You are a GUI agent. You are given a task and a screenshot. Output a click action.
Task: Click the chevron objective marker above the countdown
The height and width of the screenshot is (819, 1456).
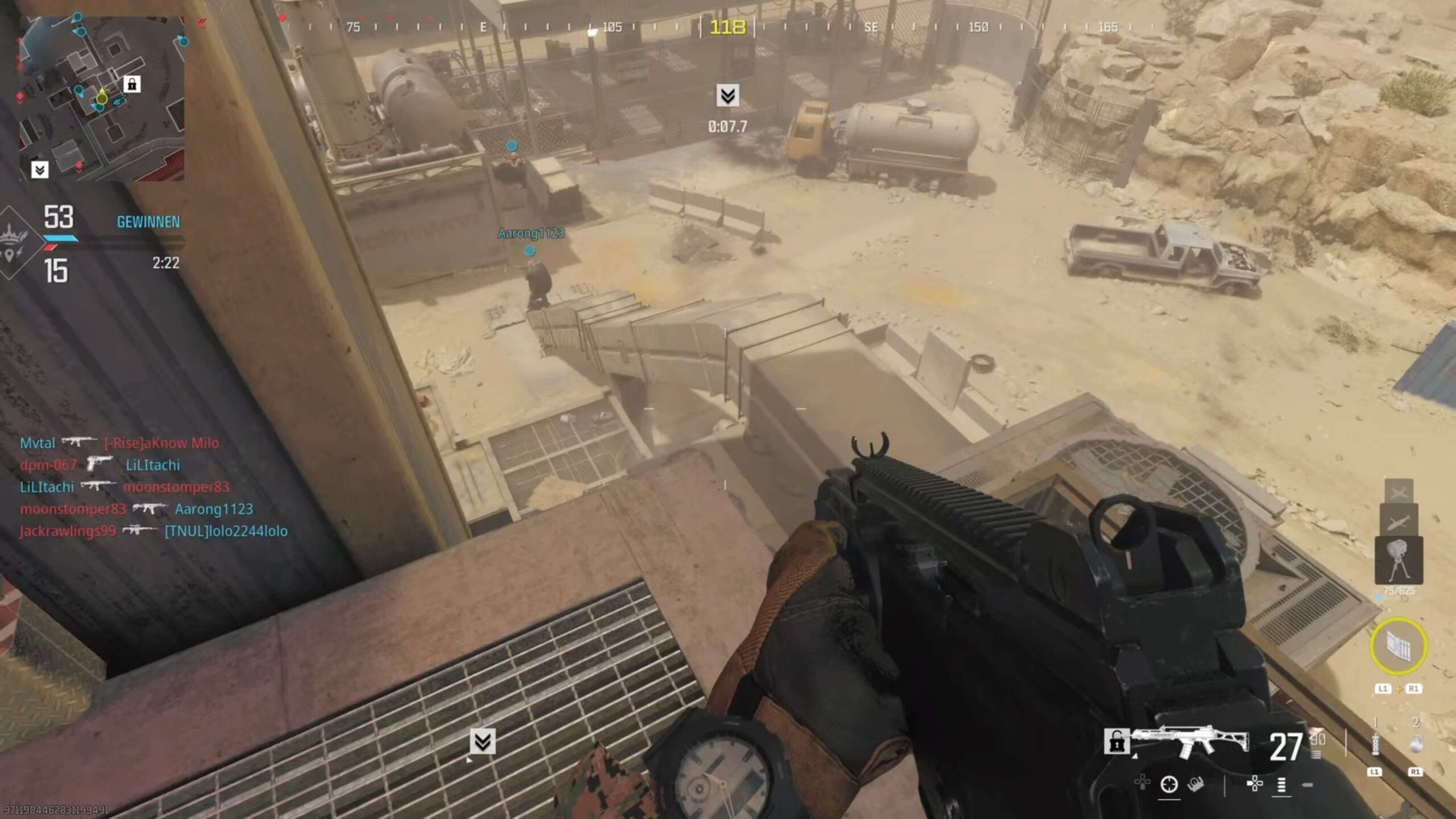tap(727, 96)
